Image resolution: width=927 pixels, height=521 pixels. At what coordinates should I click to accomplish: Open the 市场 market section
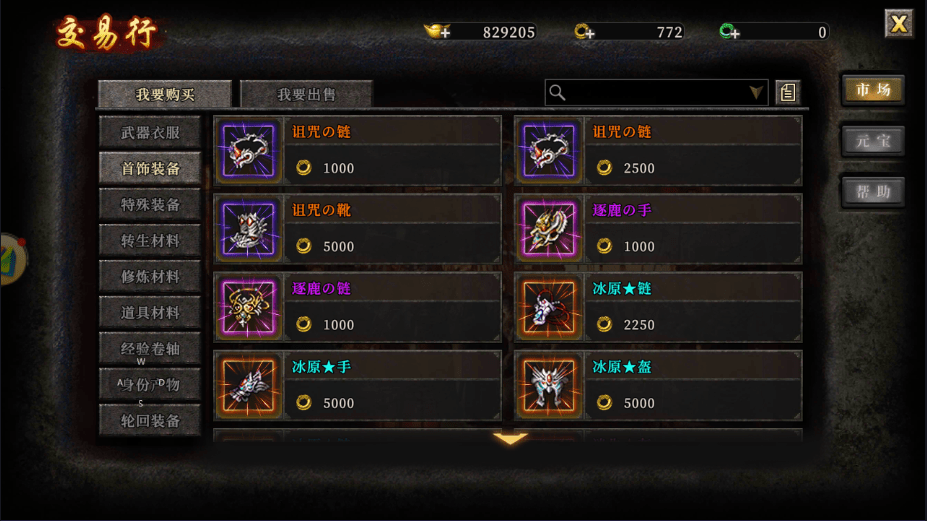click(x=873, y=90)
